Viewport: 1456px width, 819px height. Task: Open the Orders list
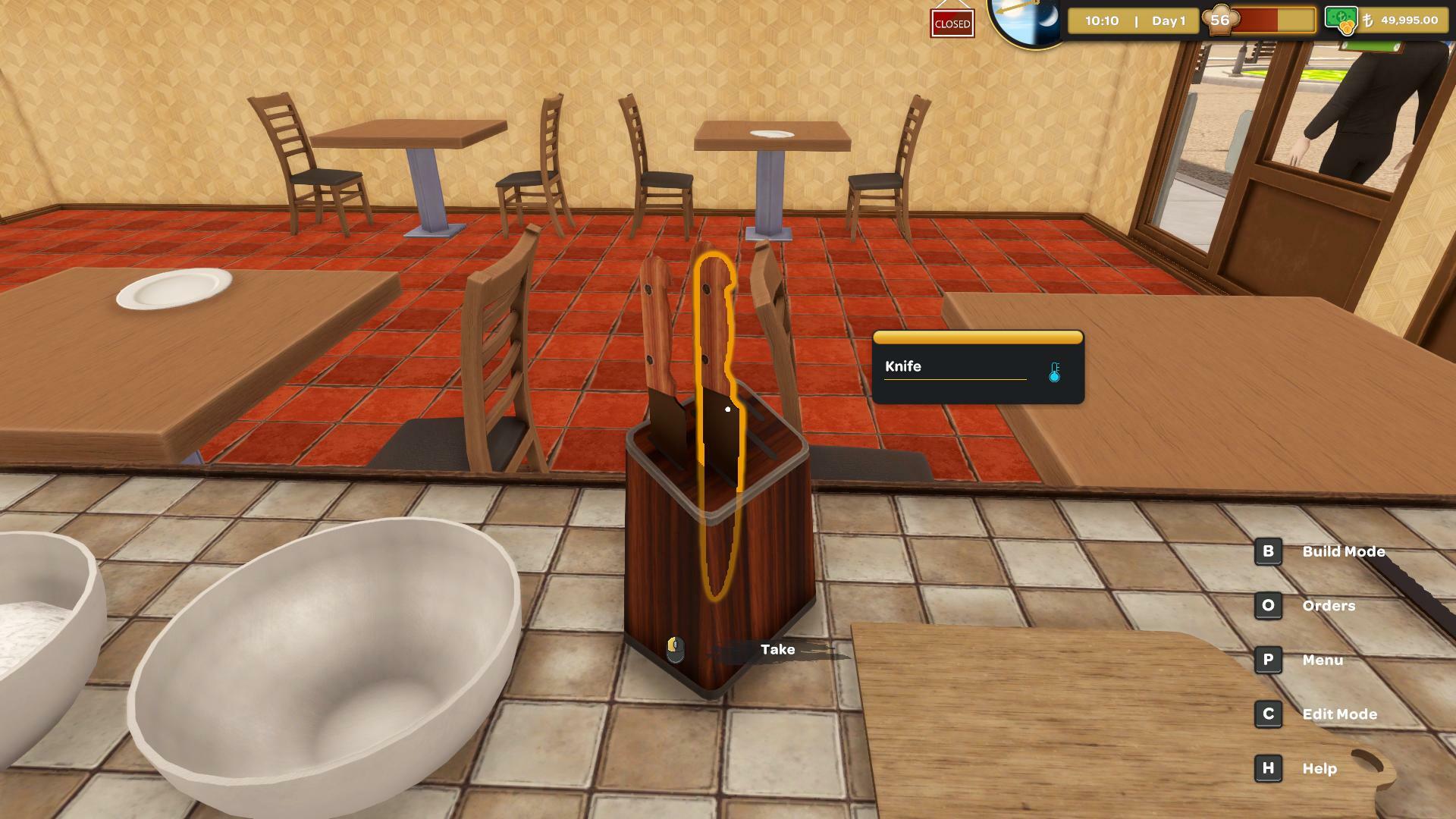click(1329, 606)
